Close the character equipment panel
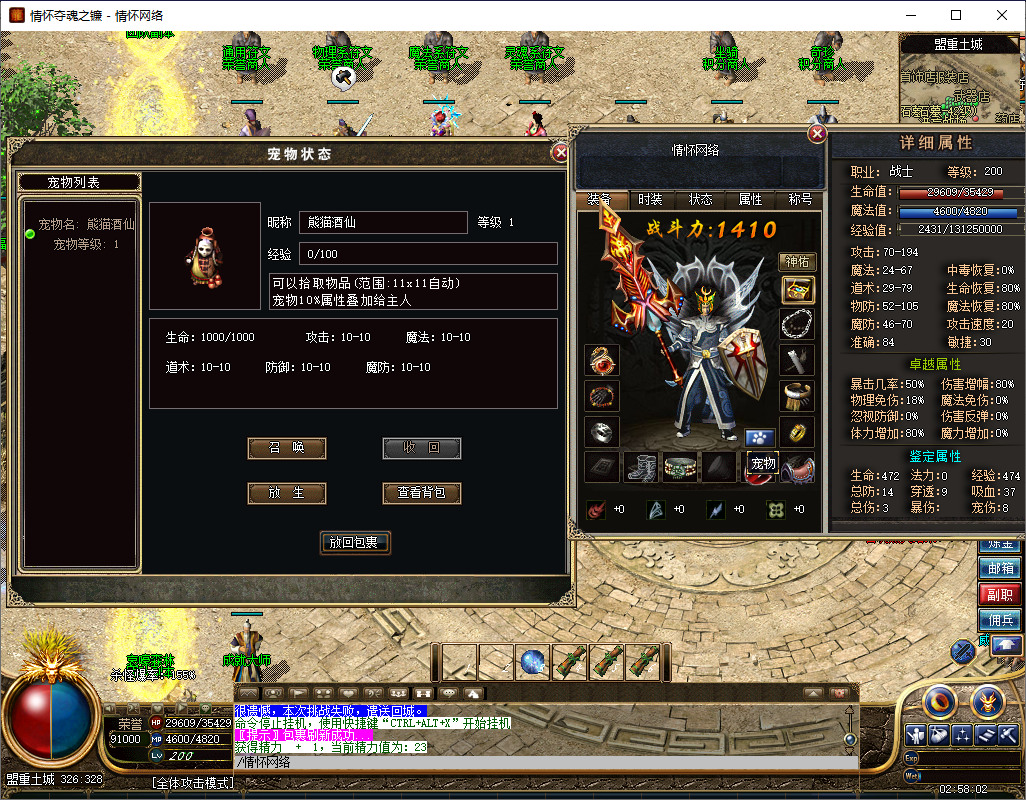The width and height of the screenshot is (1026, 800). point(818,134)
